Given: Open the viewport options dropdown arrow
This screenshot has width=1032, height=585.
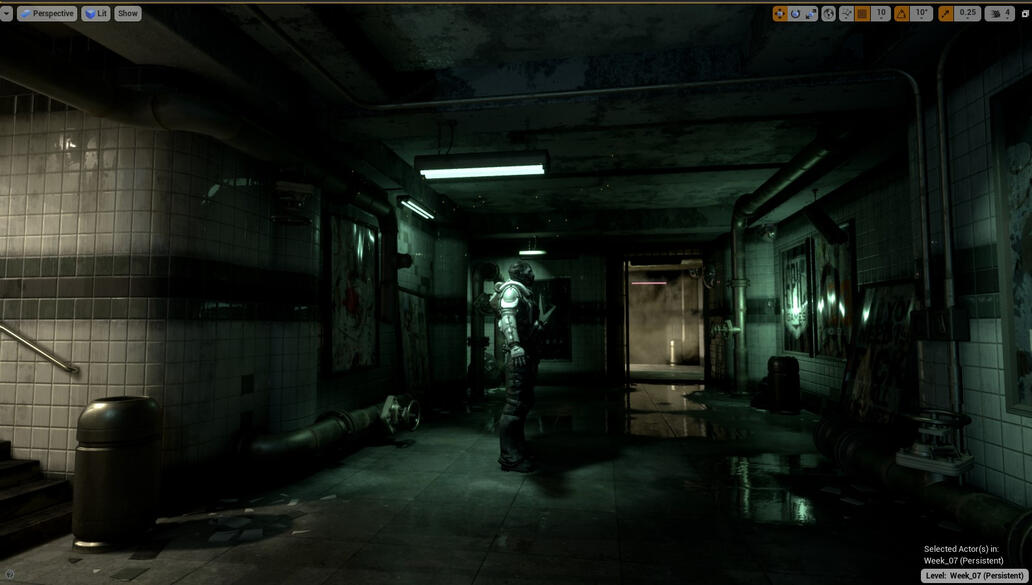Looking at the screenshot, I should point(6,13).
